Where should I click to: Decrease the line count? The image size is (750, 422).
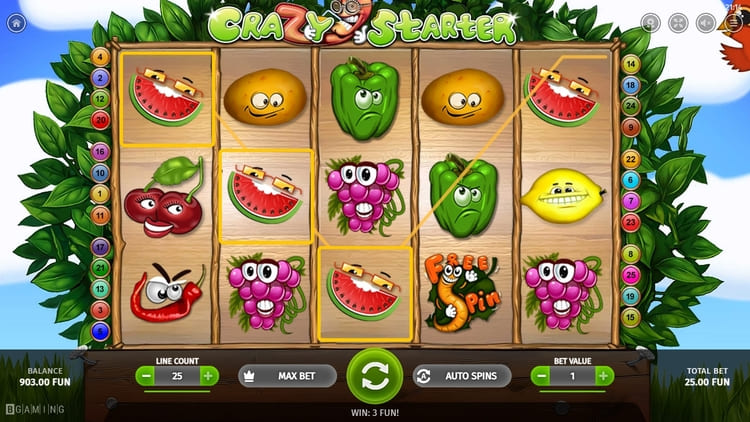[x=146, y=376]
